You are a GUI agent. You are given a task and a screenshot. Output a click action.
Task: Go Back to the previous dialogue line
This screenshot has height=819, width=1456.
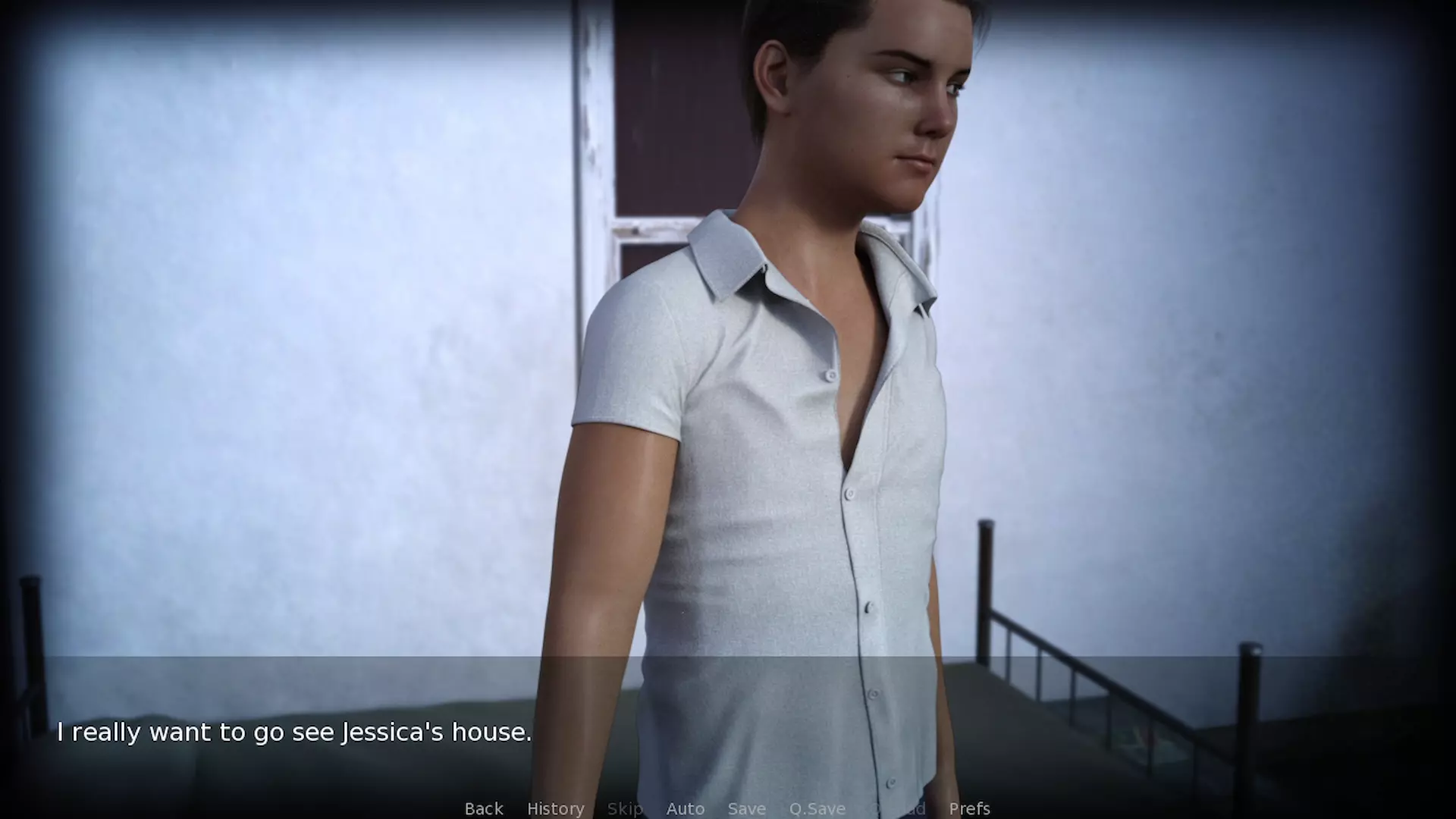484,808
